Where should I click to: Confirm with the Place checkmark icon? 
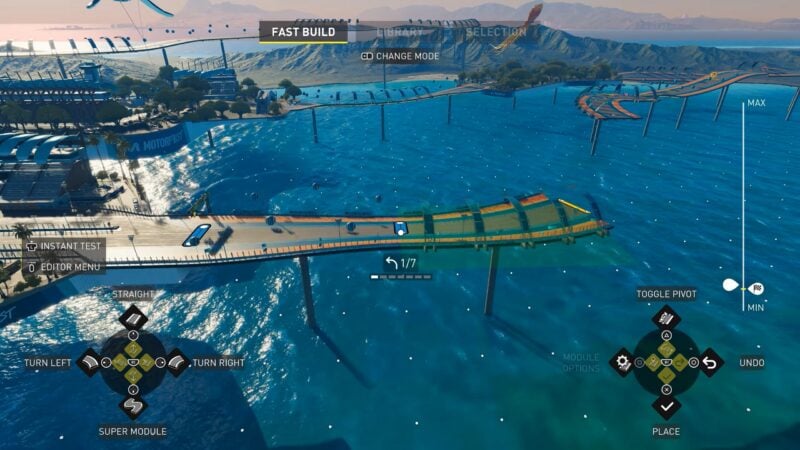[666, 406]
